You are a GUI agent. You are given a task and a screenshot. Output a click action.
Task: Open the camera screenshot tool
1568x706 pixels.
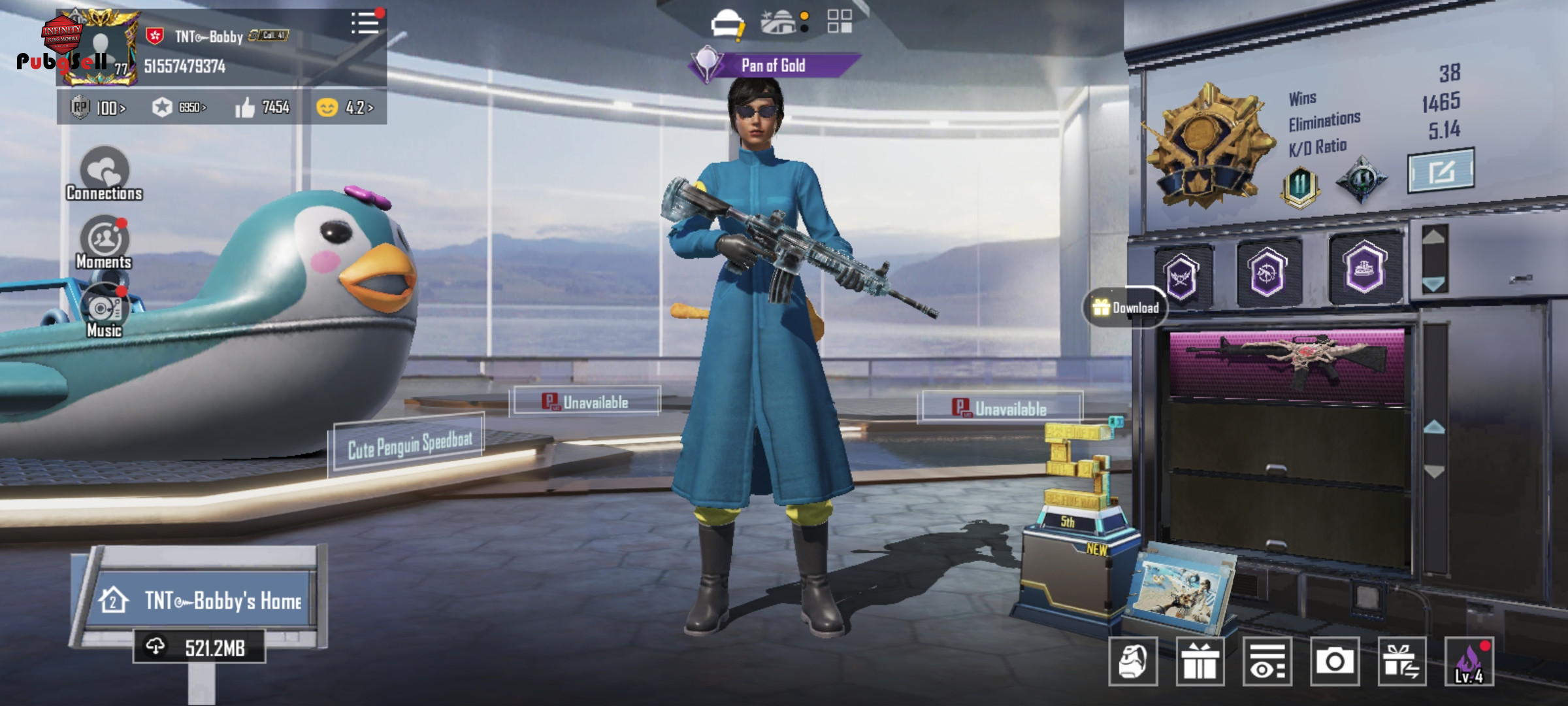[1334, 662]
